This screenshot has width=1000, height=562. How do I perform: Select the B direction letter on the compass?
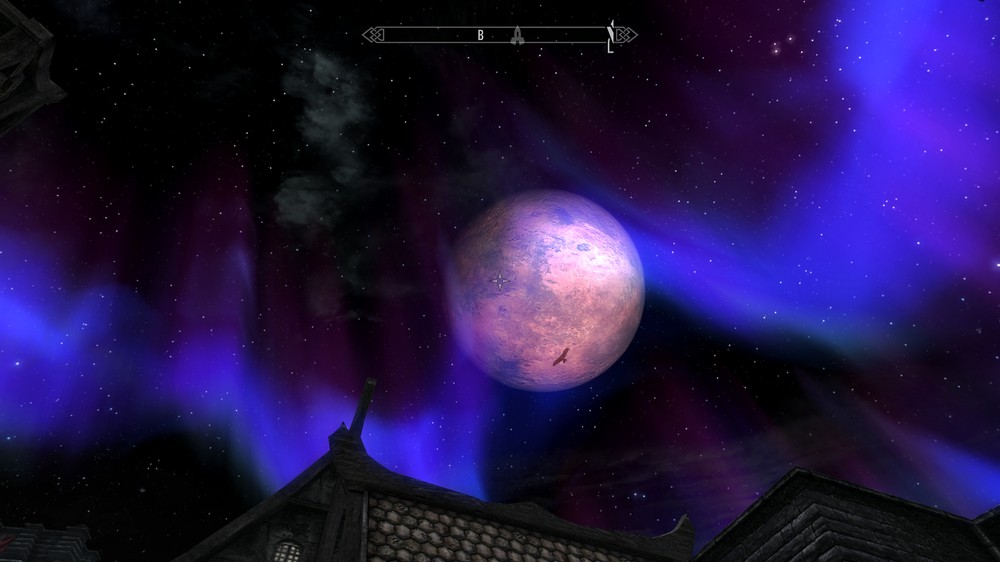(x=480, y=36)
